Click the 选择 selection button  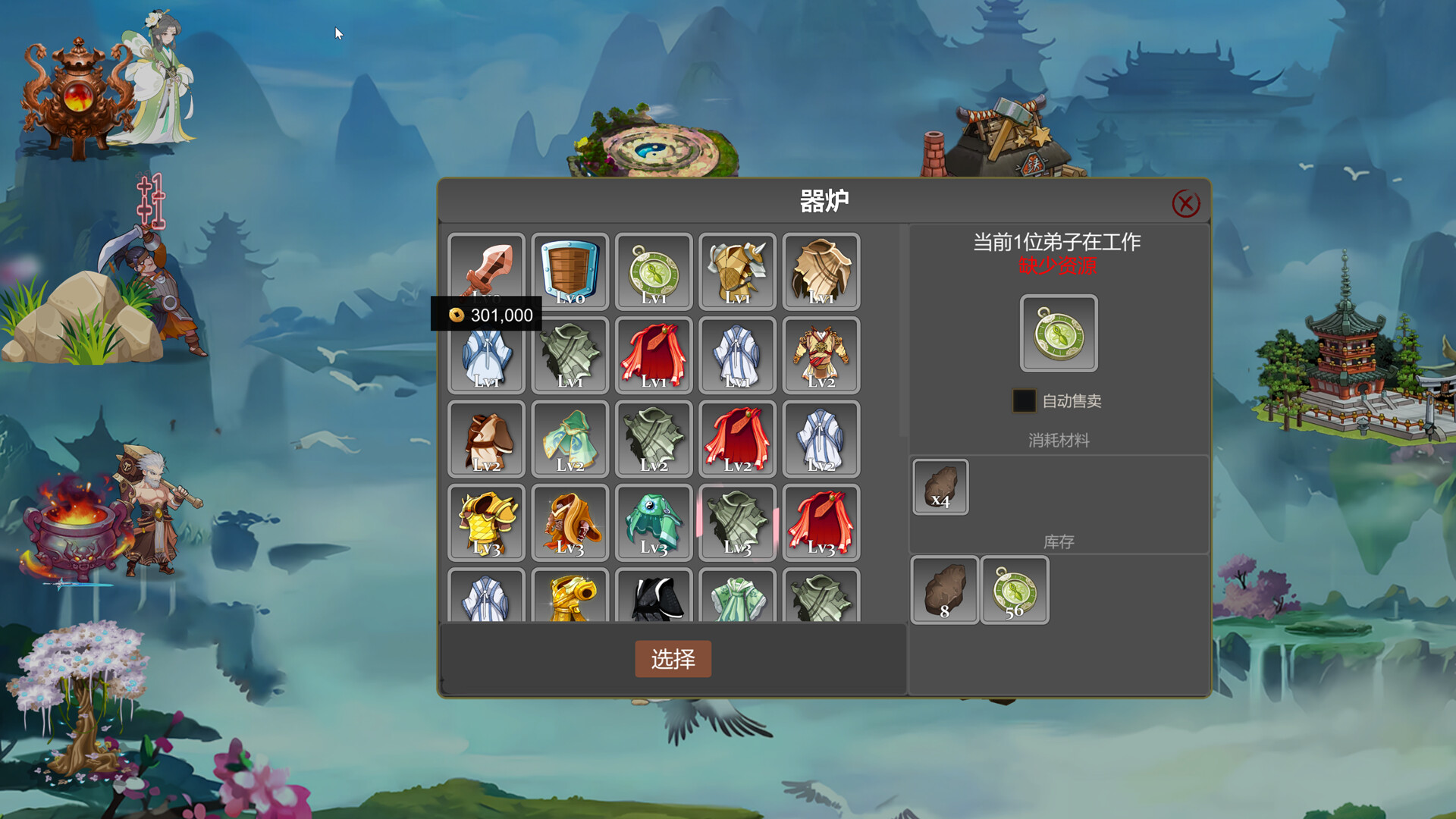pyautogui.click(x=673, y=660)
